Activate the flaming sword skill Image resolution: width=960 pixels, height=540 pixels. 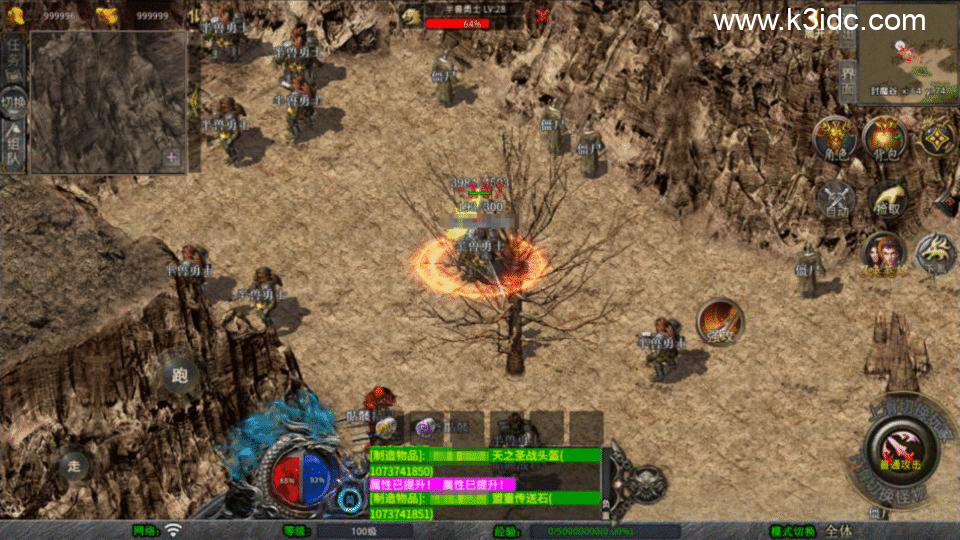click(720, 322)
